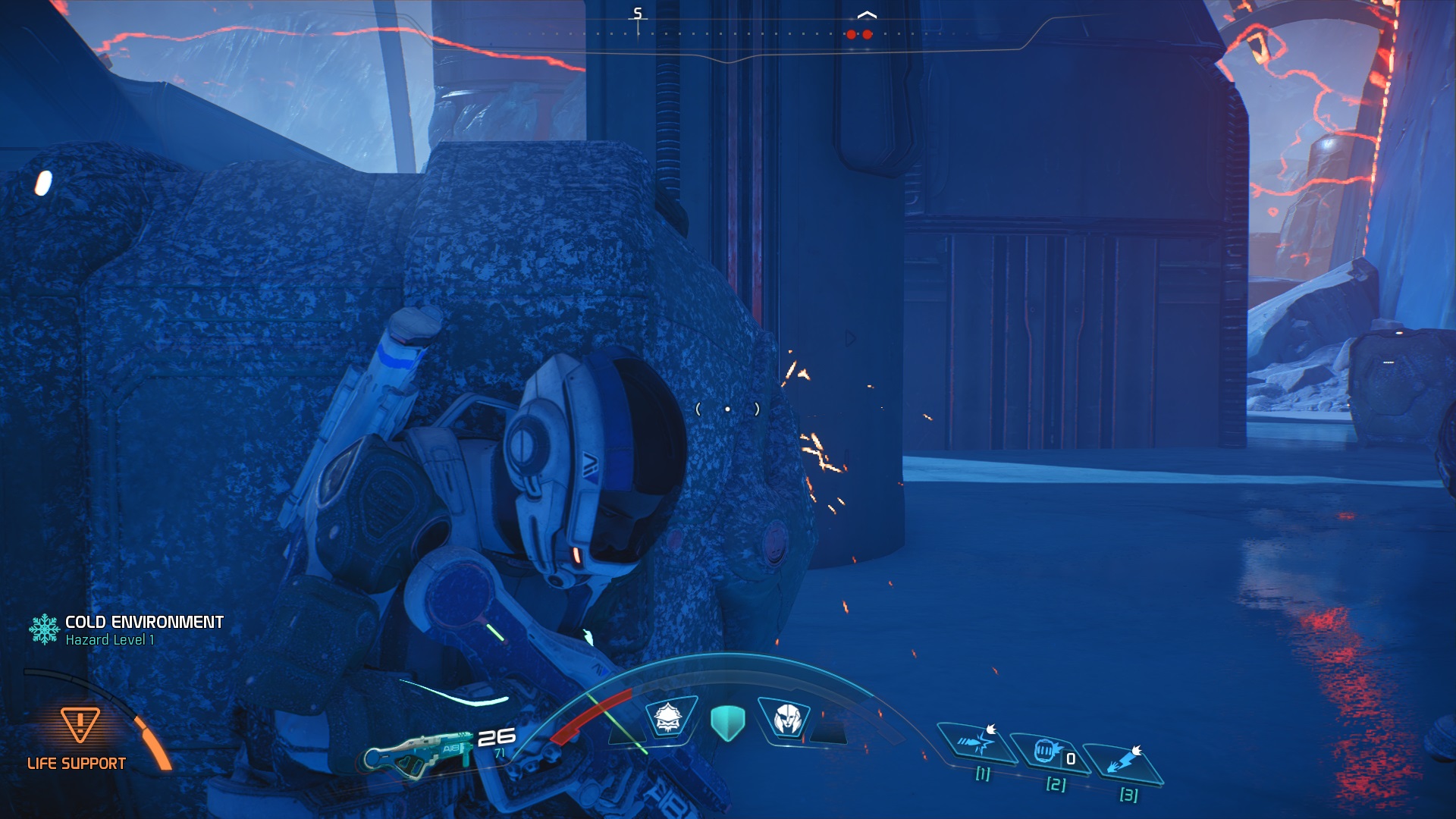This screenshot has width=1456, height=819.
Task: Click the teal shield icon between squad portraits
Action: 728,722
